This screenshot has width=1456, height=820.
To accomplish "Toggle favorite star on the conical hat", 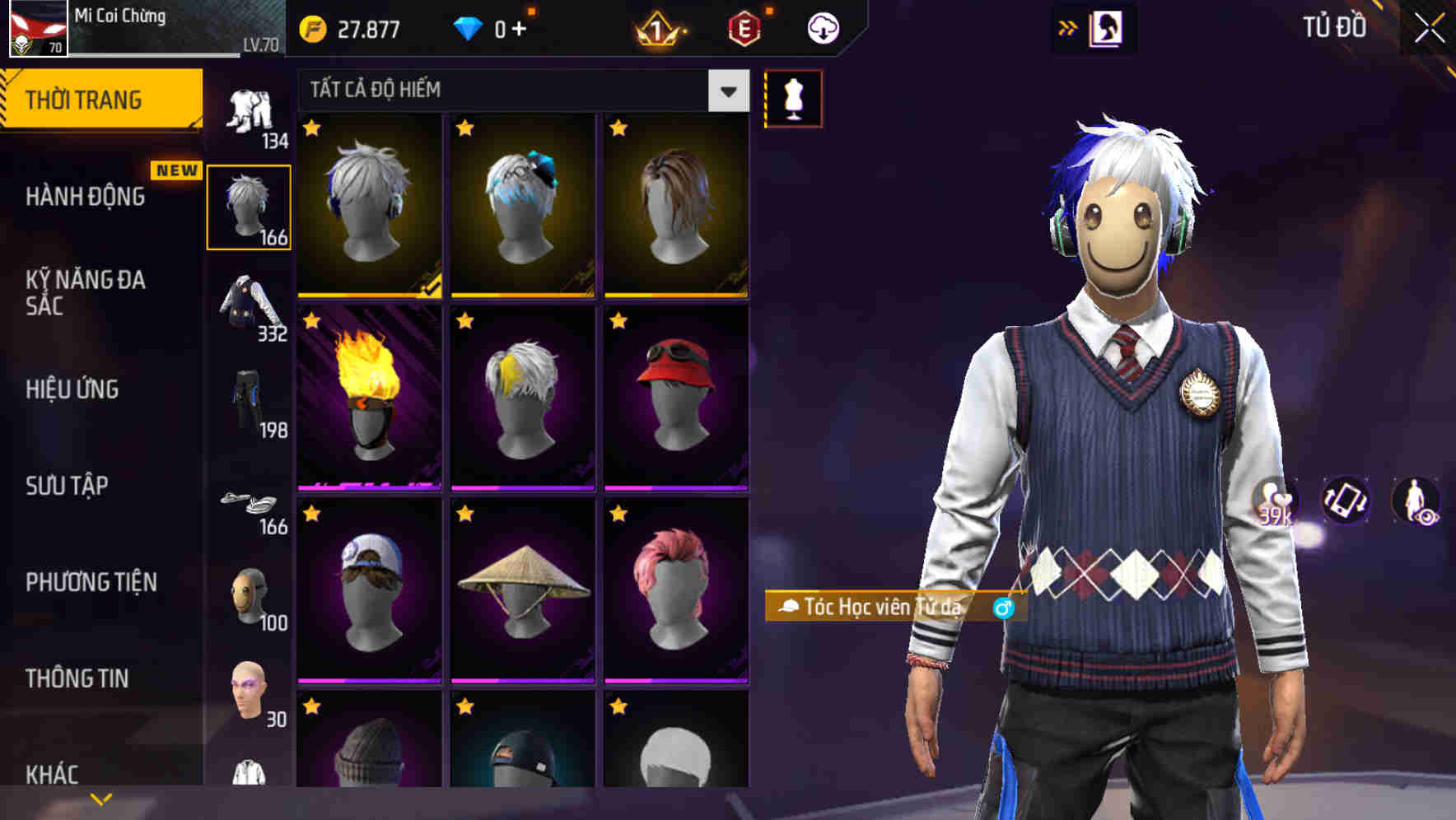I will pyautogui.click(x=464, y=514).
